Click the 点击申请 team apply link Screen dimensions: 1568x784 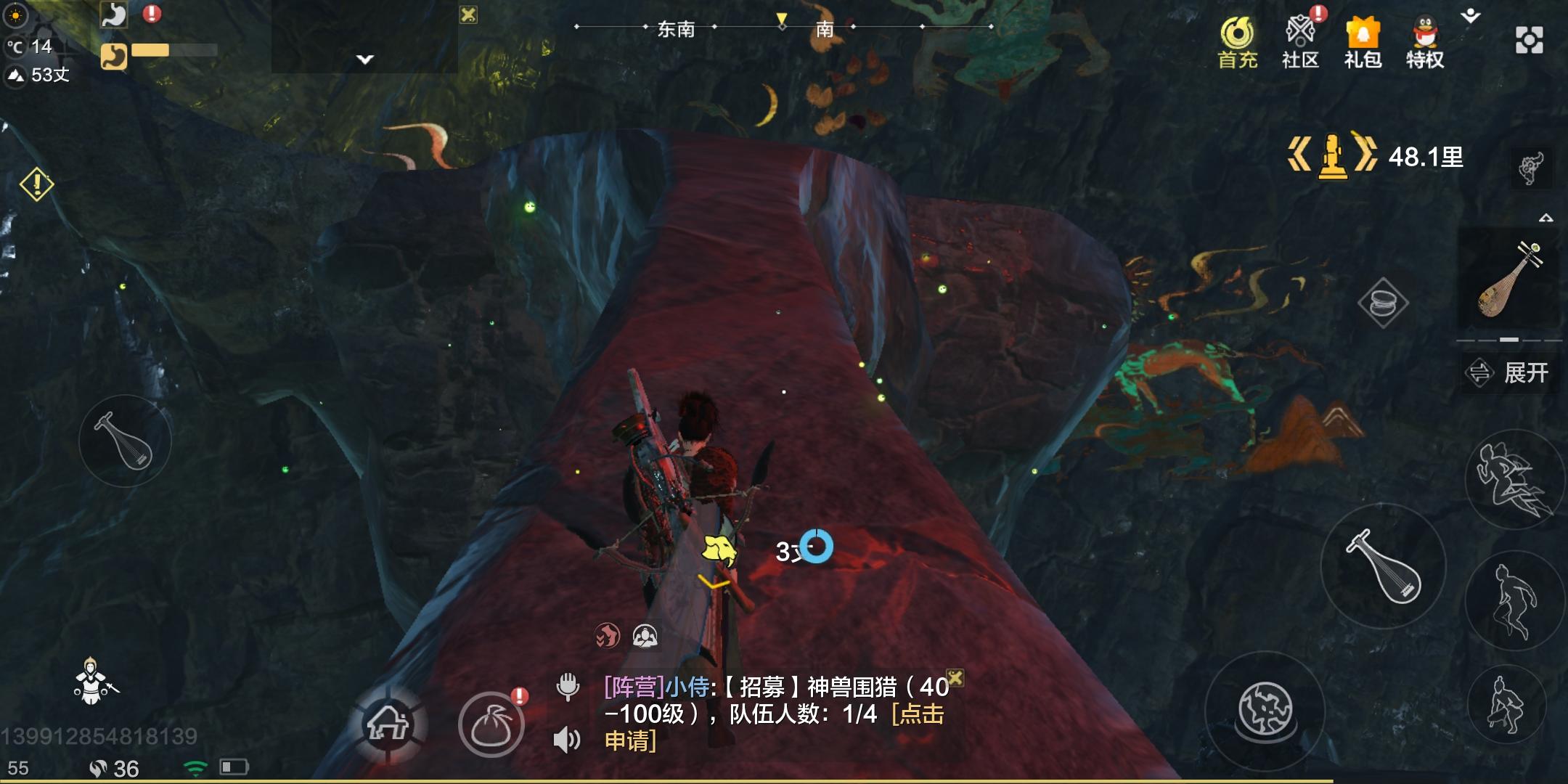(918, 714)
